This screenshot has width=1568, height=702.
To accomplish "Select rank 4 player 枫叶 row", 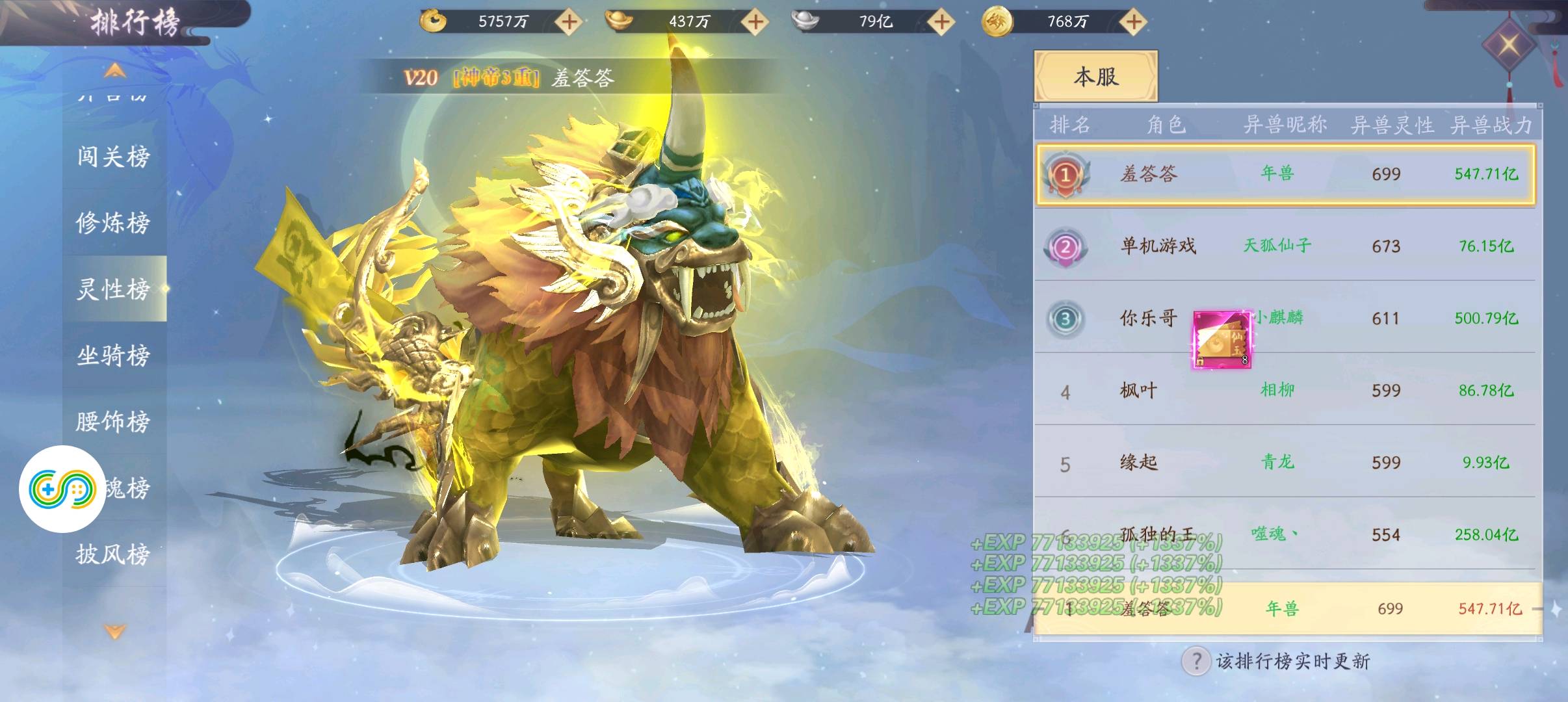I will click(x=1285, y=391).
